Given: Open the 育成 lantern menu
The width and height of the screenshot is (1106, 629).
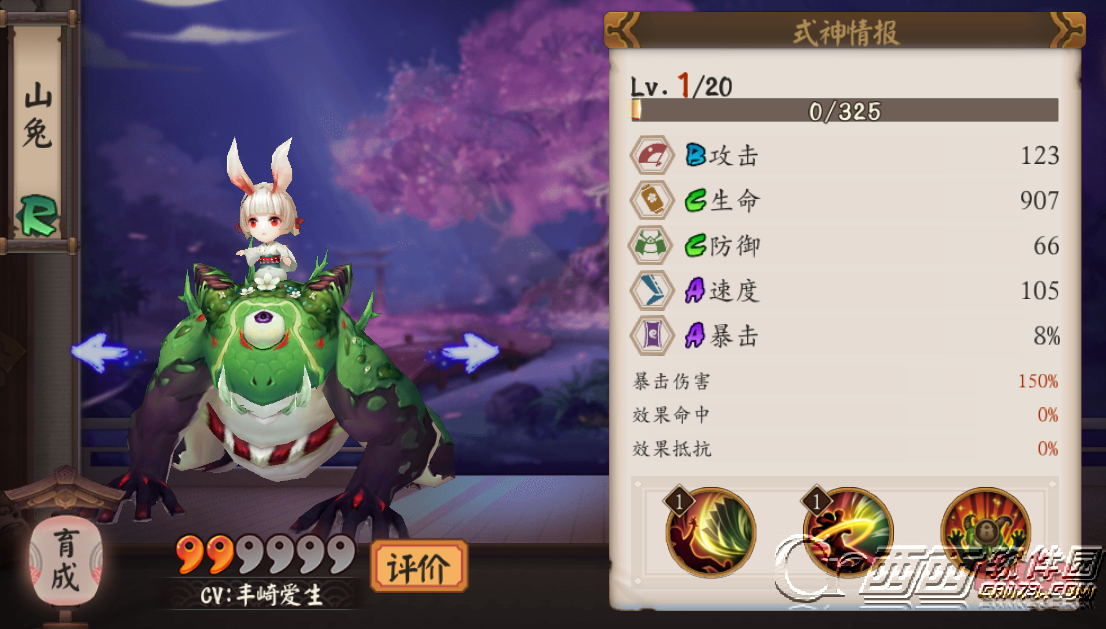Looking at the screenshot, I should point(66,560).
